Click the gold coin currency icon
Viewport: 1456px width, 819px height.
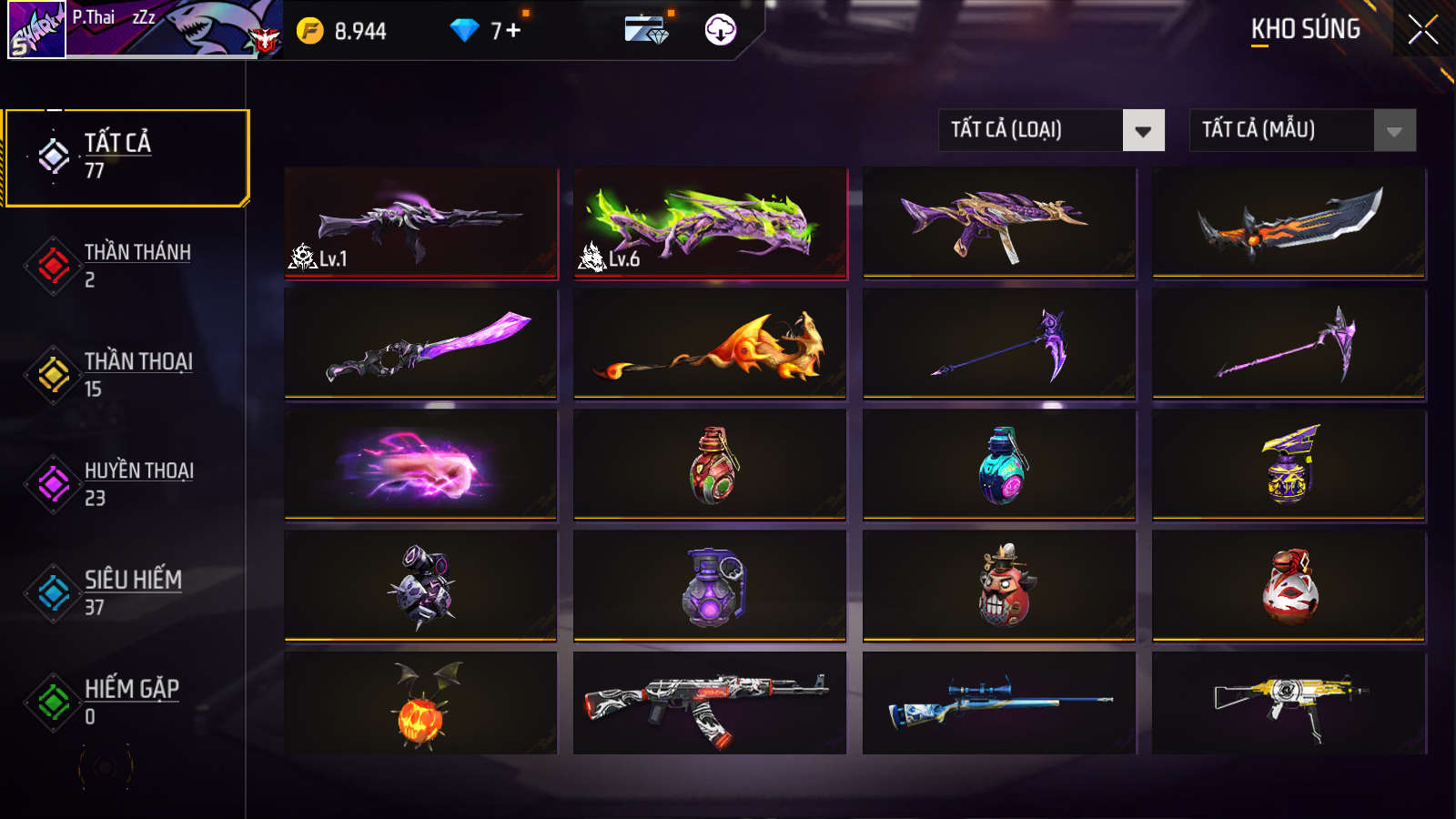click(x=310, y=28)
